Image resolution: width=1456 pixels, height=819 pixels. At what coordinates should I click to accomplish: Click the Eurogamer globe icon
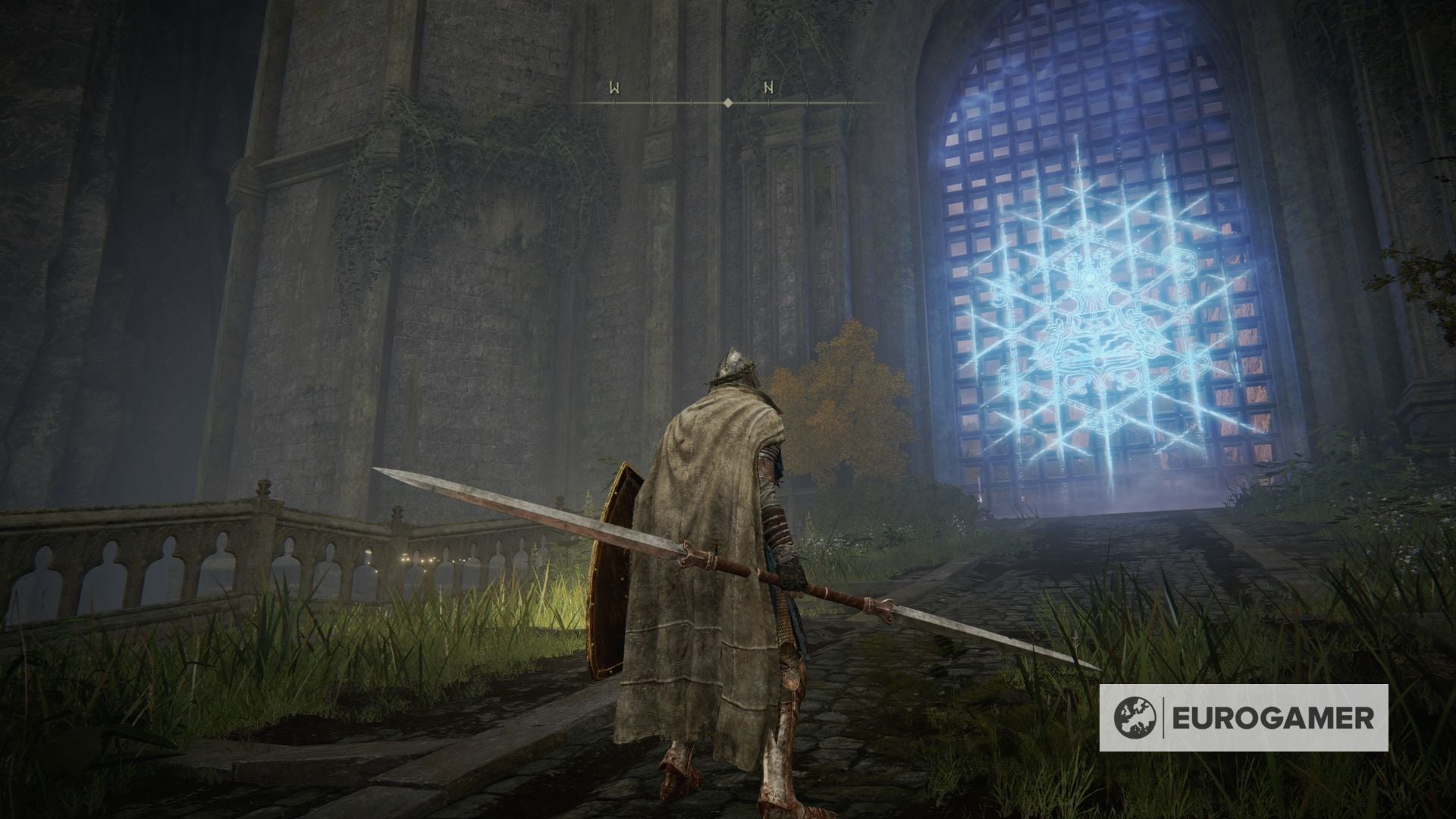point(1135,718)
